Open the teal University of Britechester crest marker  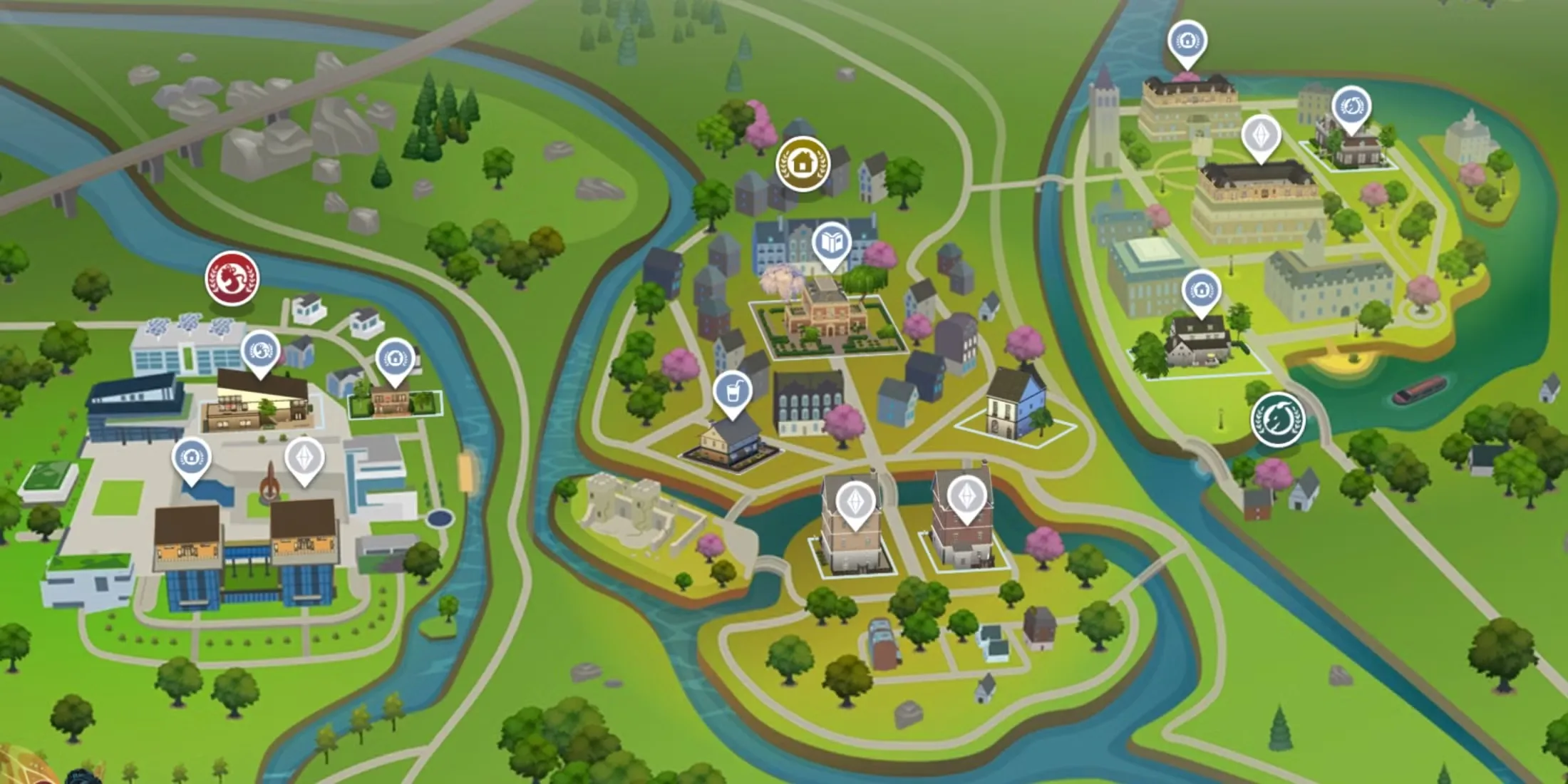click(x=1278, y=421)
